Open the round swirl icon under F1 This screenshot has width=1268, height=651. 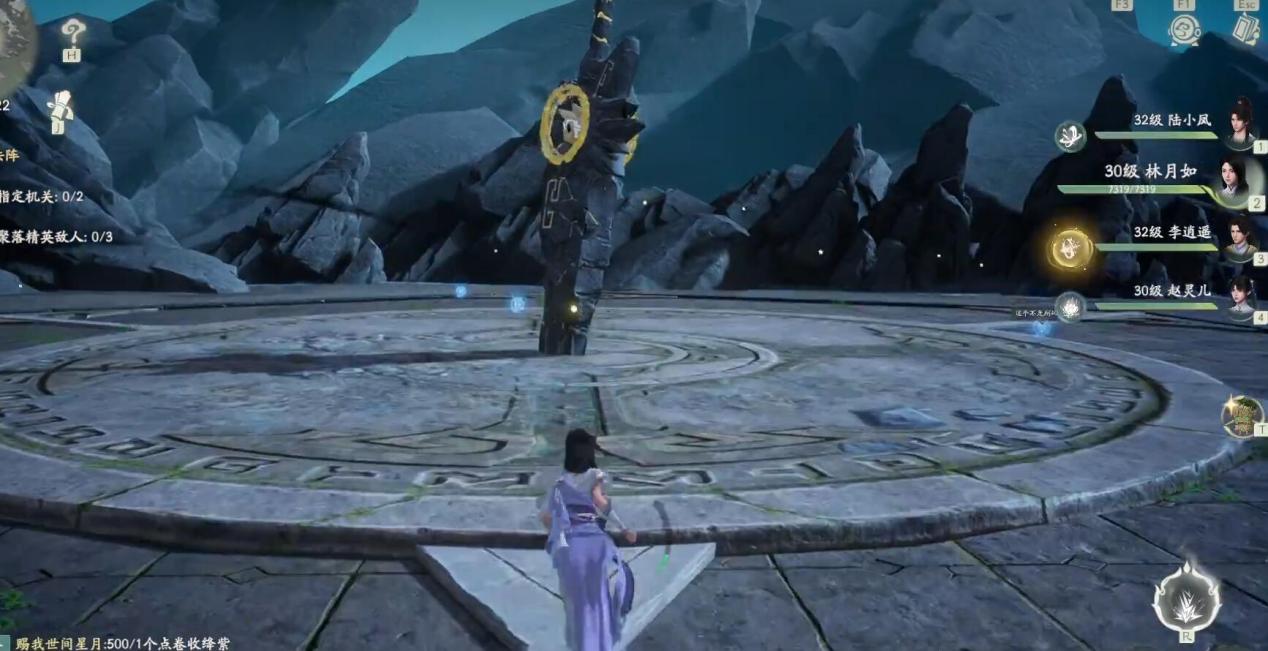pyautogui.click(x=1185, y=29)
